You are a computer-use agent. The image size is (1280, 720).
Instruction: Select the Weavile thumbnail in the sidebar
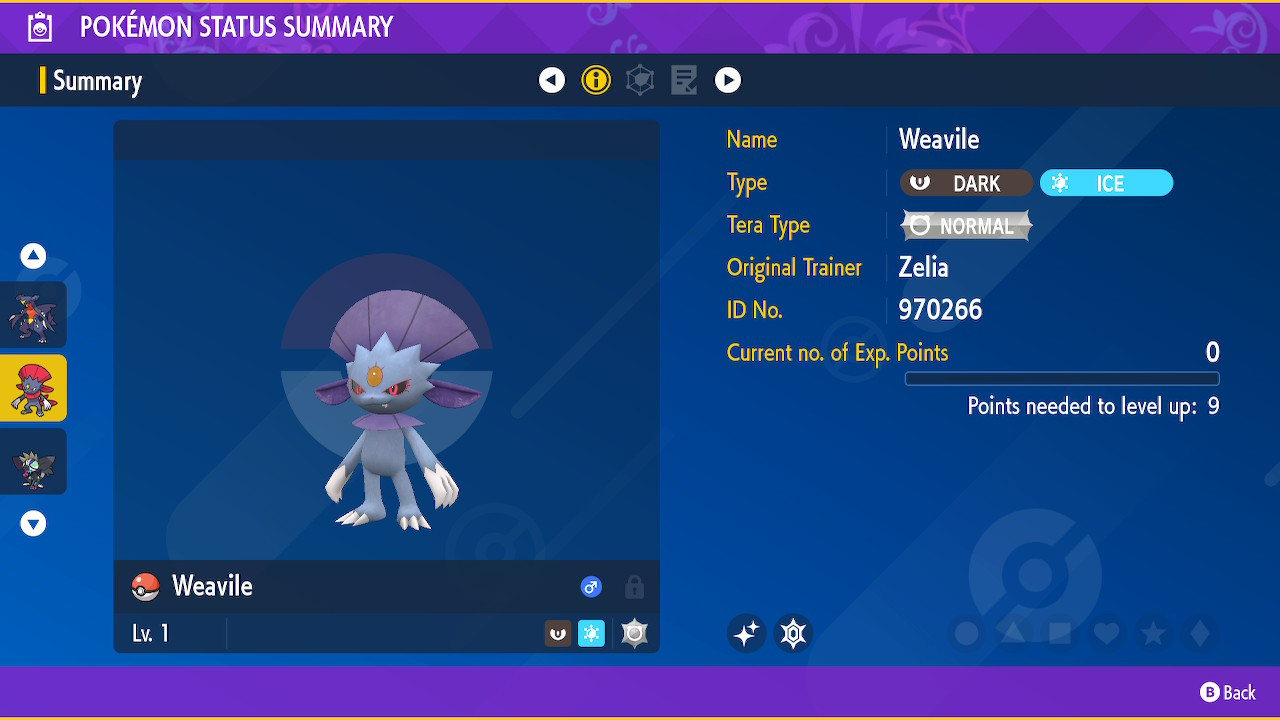click(34, 388)
